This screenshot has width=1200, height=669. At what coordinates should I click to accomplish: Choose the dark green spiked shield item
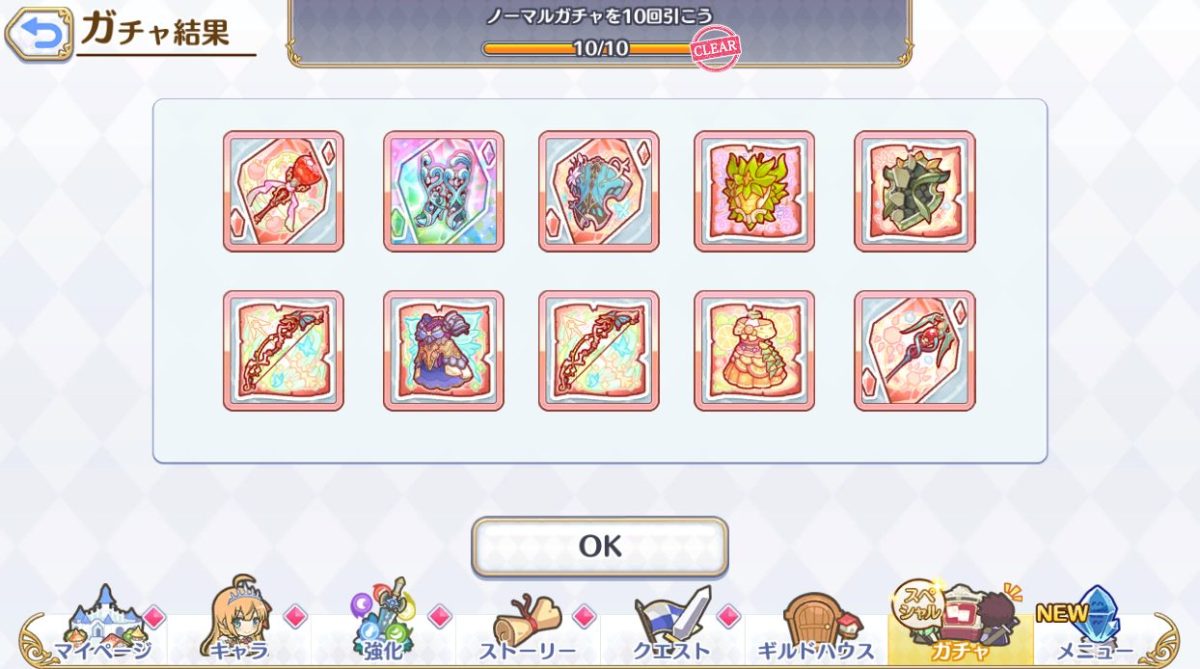(914, 191)
